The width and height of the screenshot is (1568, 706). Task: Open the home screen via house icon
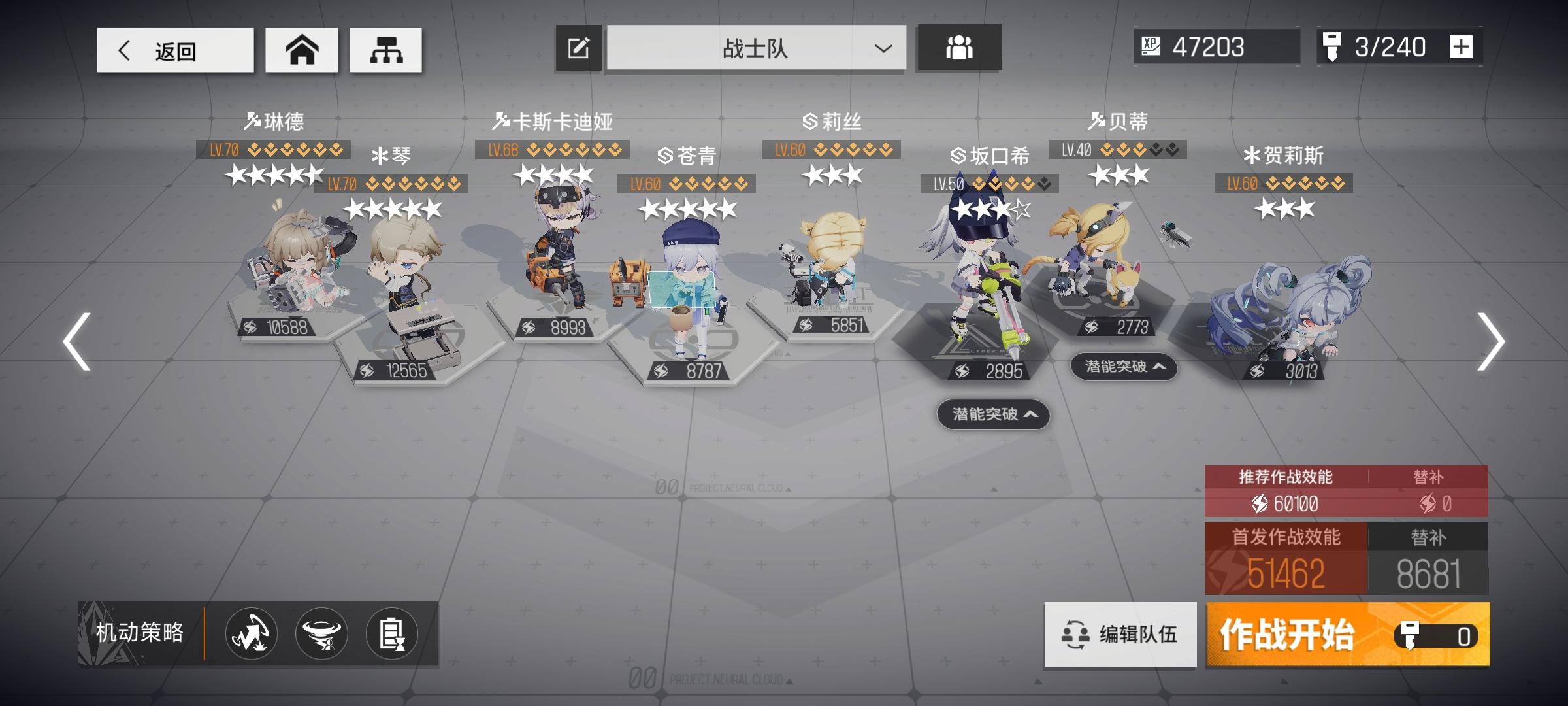coord(301,49)
